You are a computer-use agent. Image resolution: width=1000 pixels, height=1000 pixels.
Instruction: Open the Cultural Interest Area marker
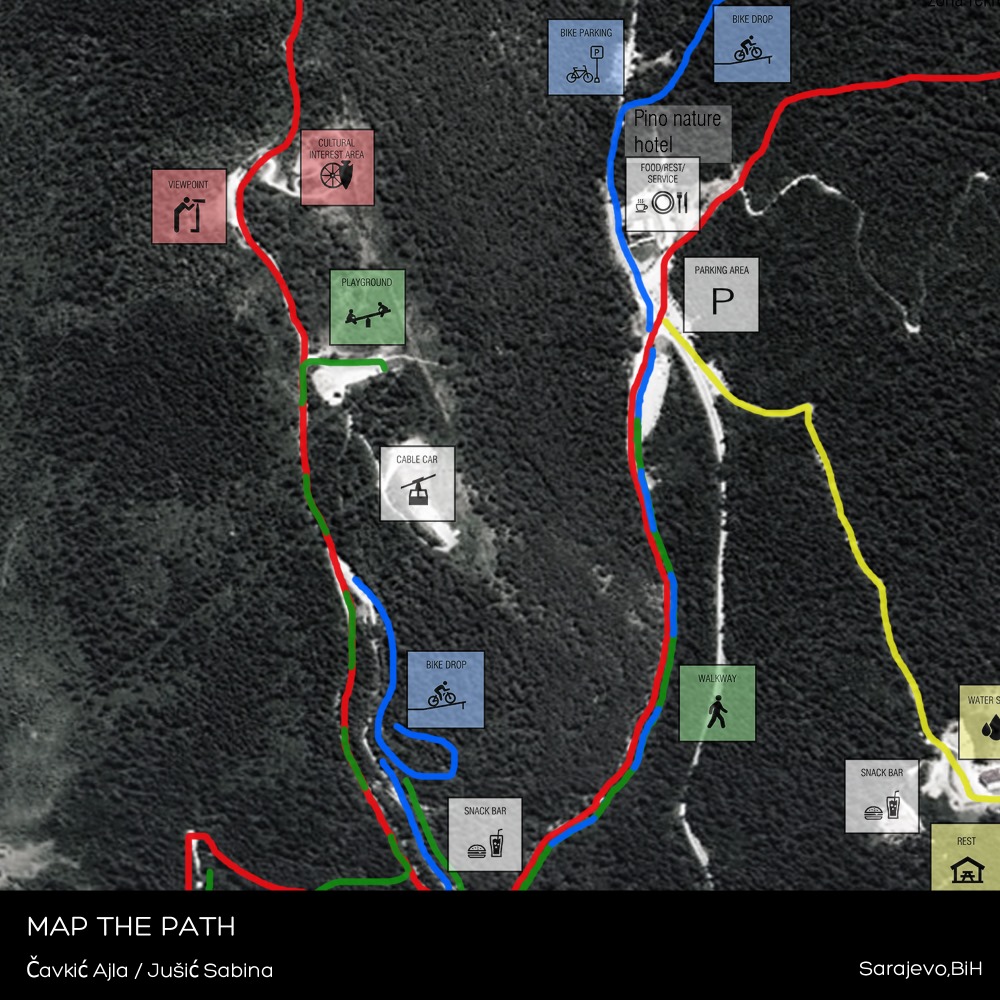coord(337,167)
